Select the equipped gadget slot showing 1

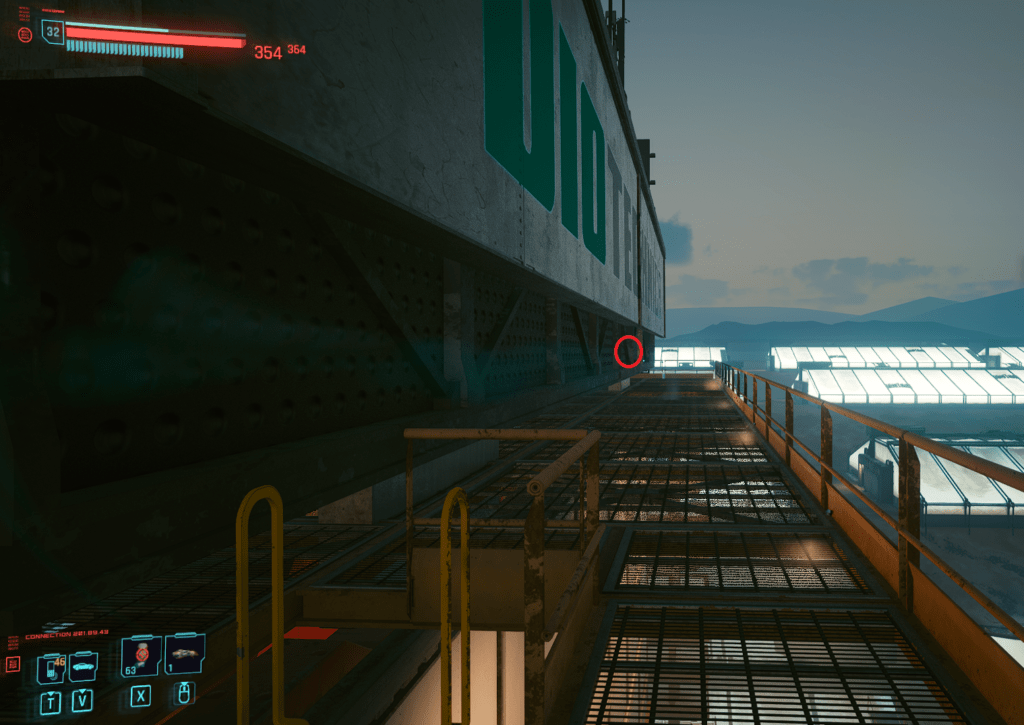point(185,655)
